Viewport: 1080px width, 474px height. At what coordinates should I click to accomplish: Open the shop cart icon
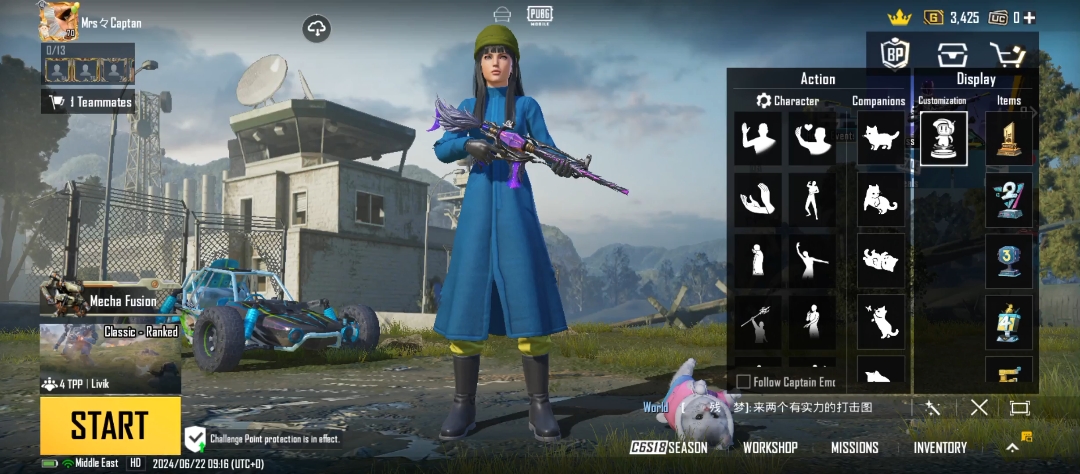click(x=1006, y=55)
